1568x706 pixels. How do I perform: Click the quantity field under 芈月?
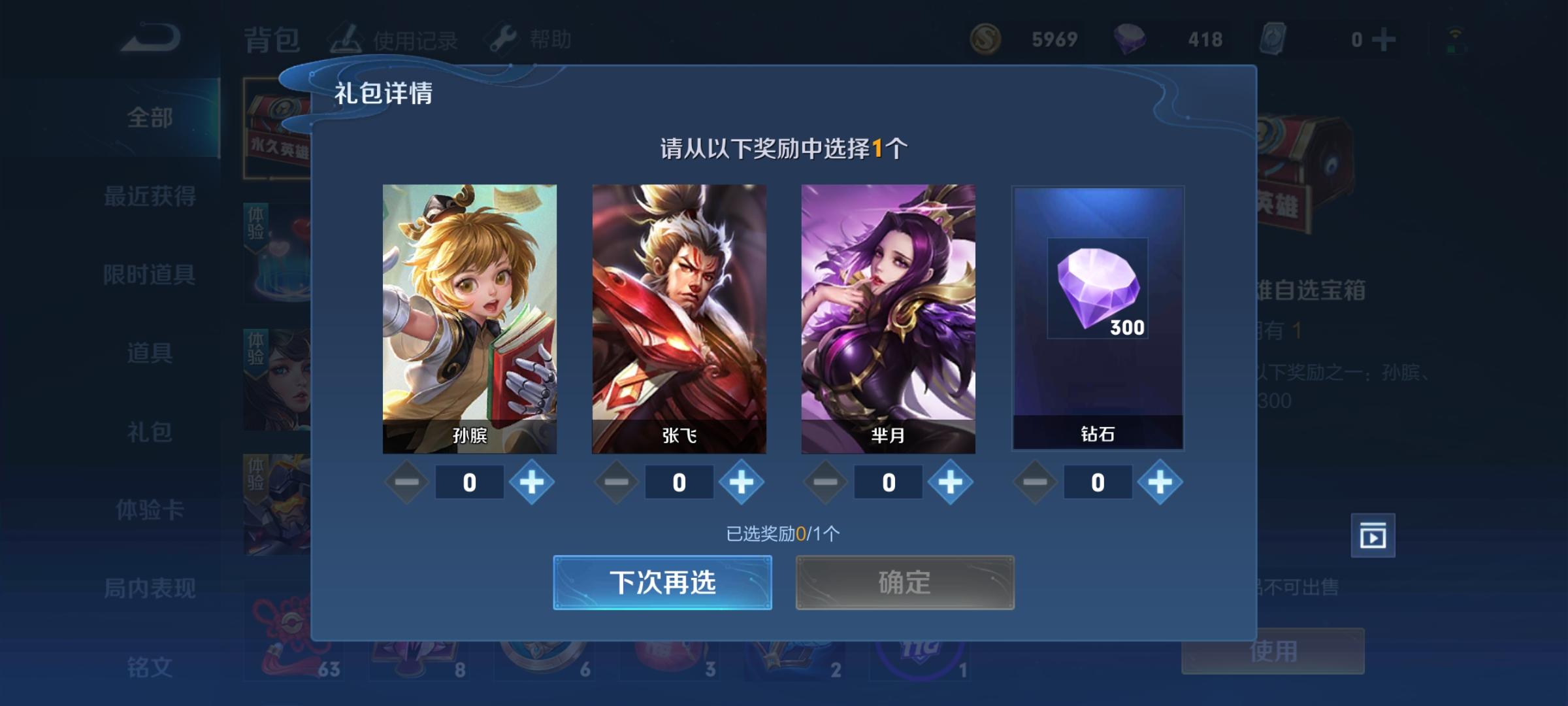point(889,482)
